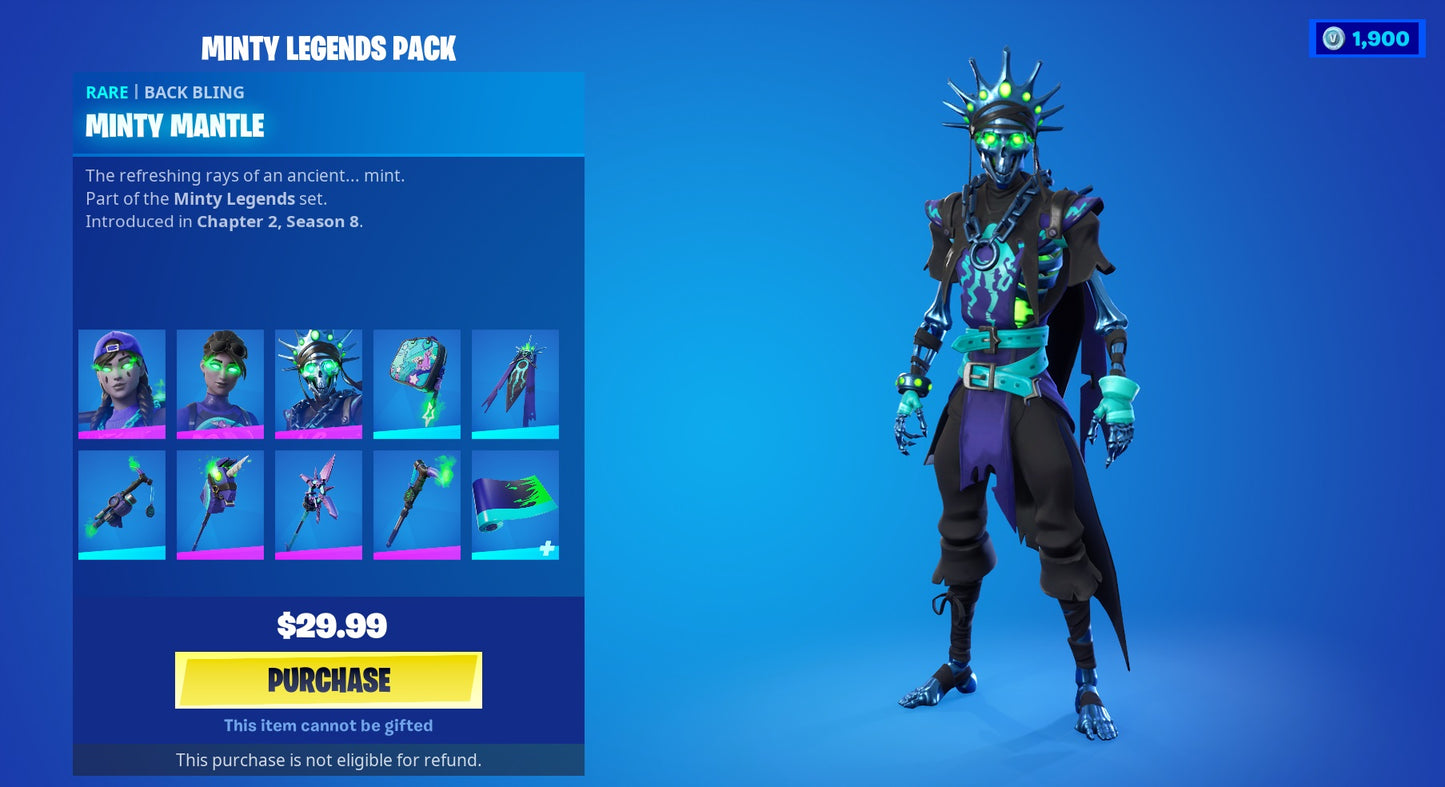Click the MINTY LEGENDS PACK title
The image size is (1445, 787).
pos(328,48)
